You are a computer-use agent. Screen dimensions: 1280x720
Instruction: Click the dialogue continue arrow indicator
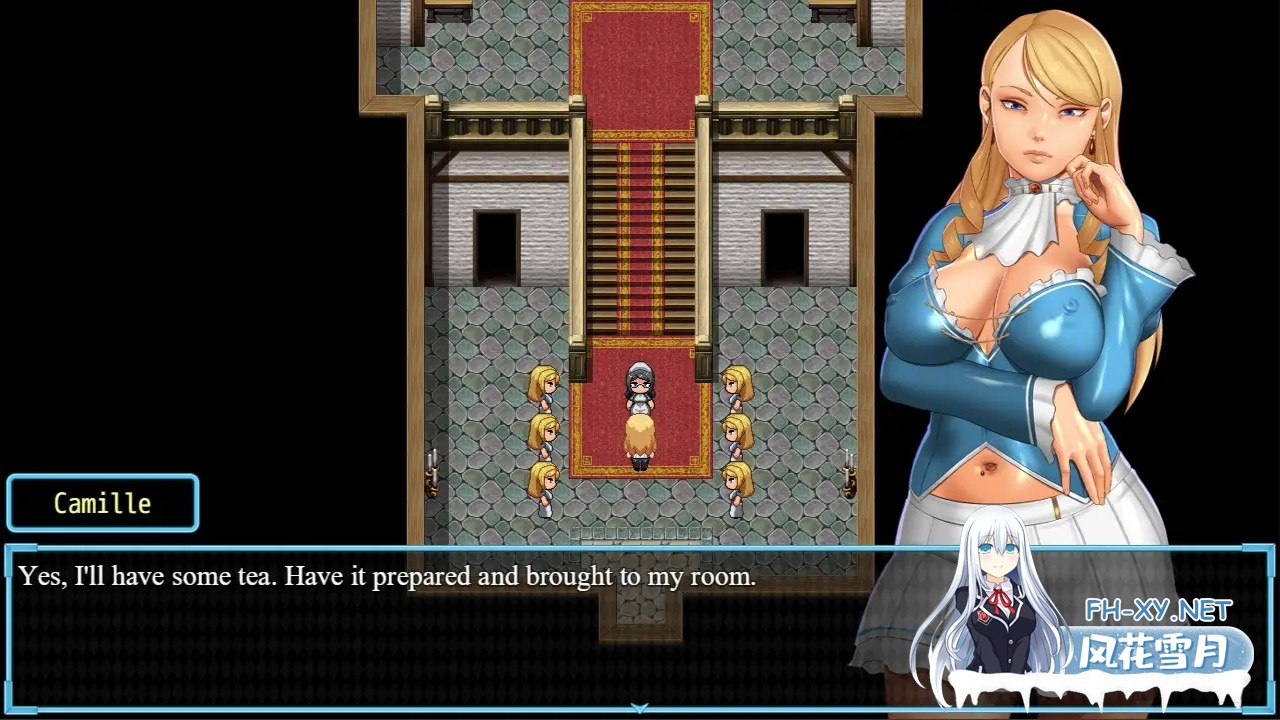639,708
